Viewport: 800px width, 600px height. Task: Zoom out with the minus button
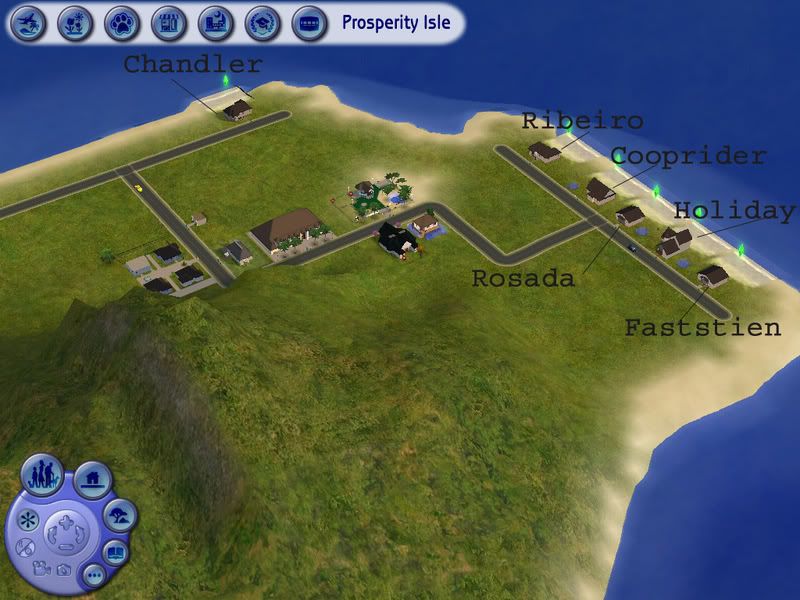click(x=67, y=545)
